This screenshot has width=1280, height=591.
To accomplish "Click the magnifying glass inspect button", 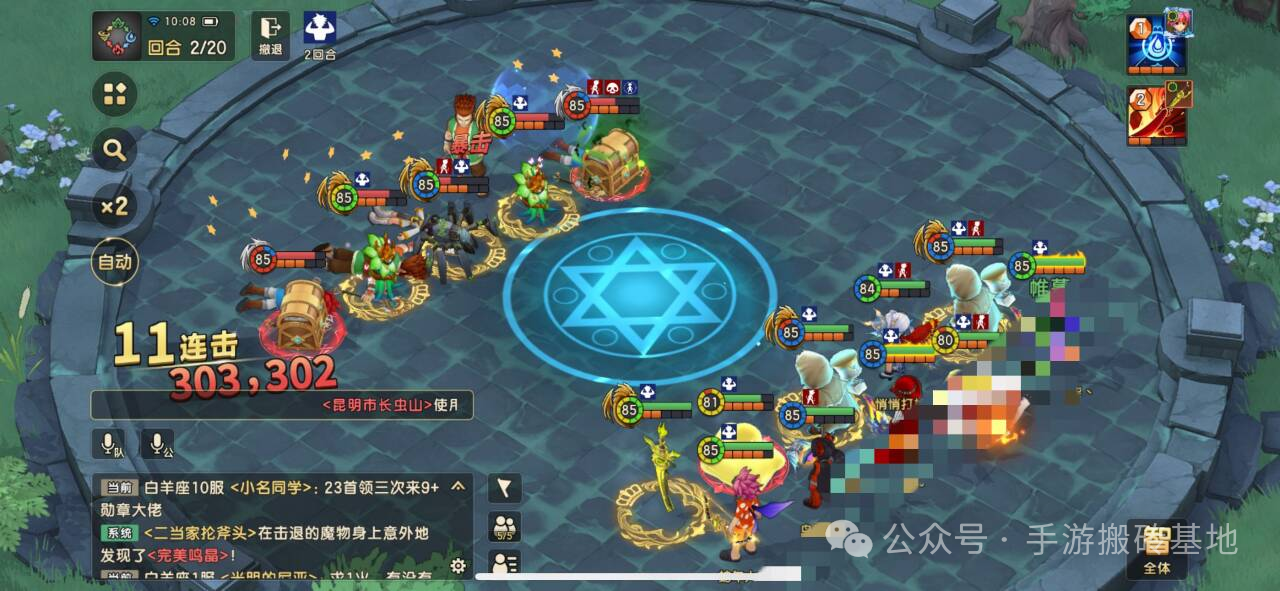I will click(x=115, y=151).
